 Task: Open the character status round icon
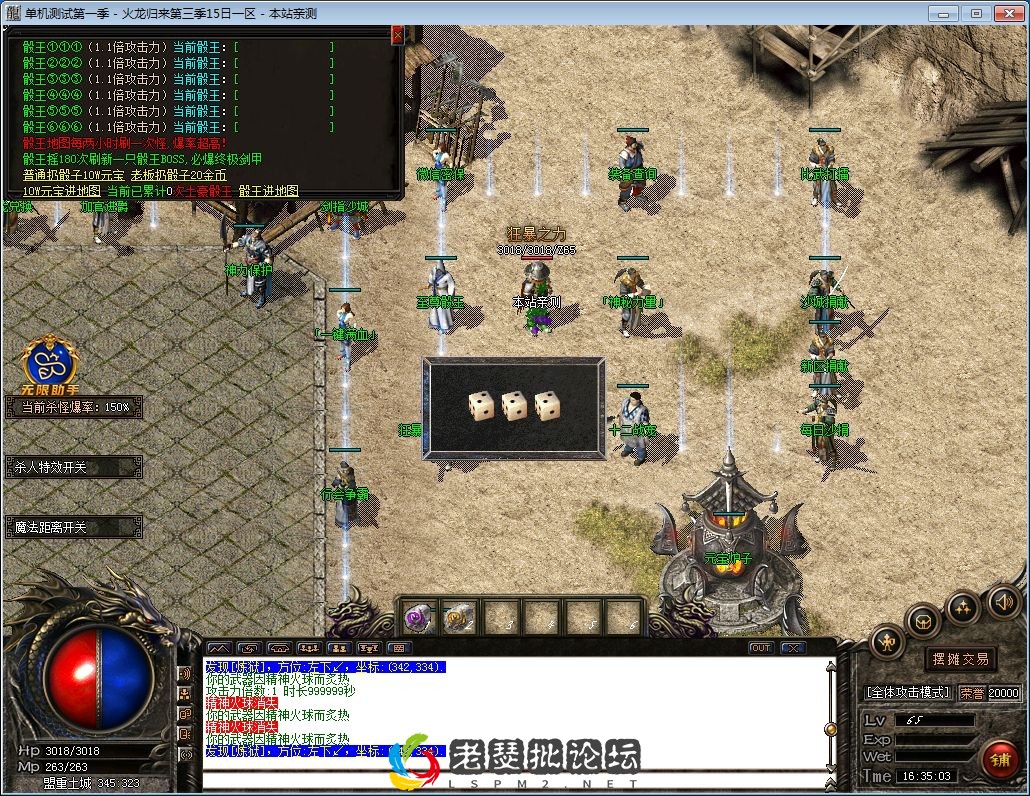pyautogui.click(x=887, y=642)
